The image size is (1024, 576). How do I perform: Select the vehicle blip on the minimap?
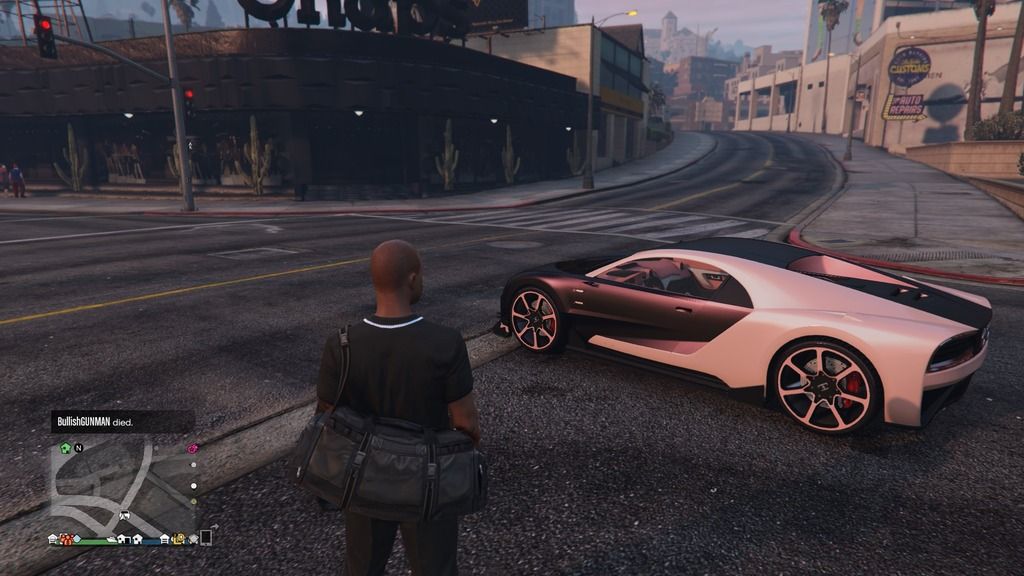coord(124,516)
